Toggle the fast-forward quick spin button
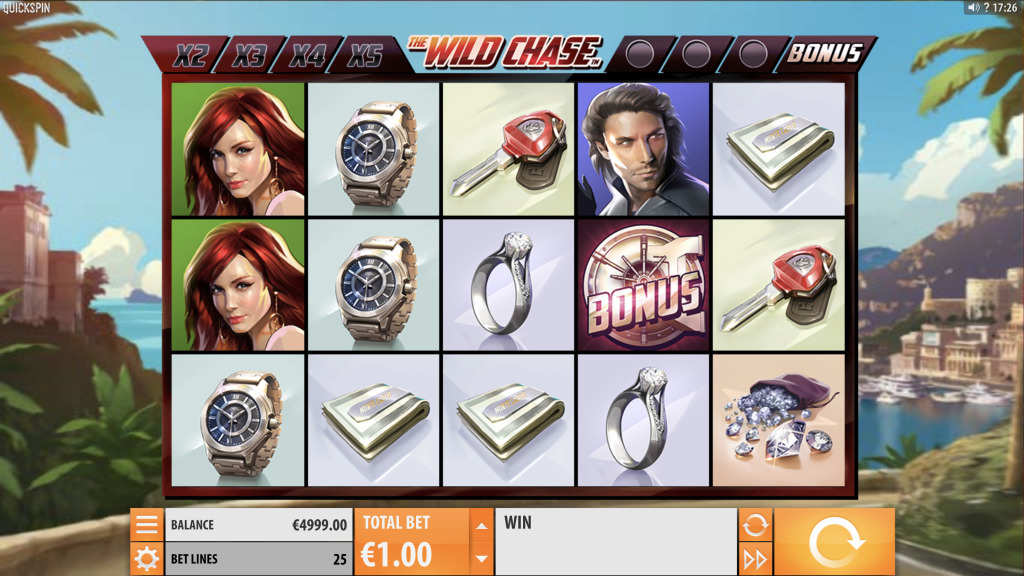Viewport: 1024px width, 576px height. point(755,559)
